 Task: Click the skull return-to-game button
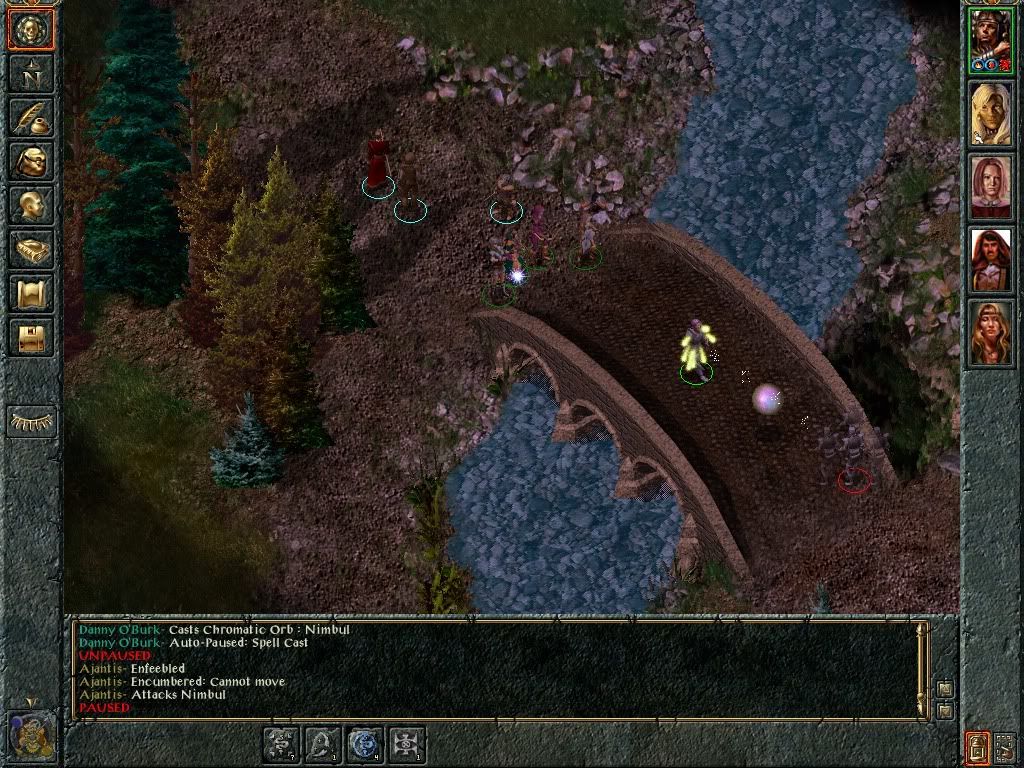pyautogui.click(x=30, y=30)
